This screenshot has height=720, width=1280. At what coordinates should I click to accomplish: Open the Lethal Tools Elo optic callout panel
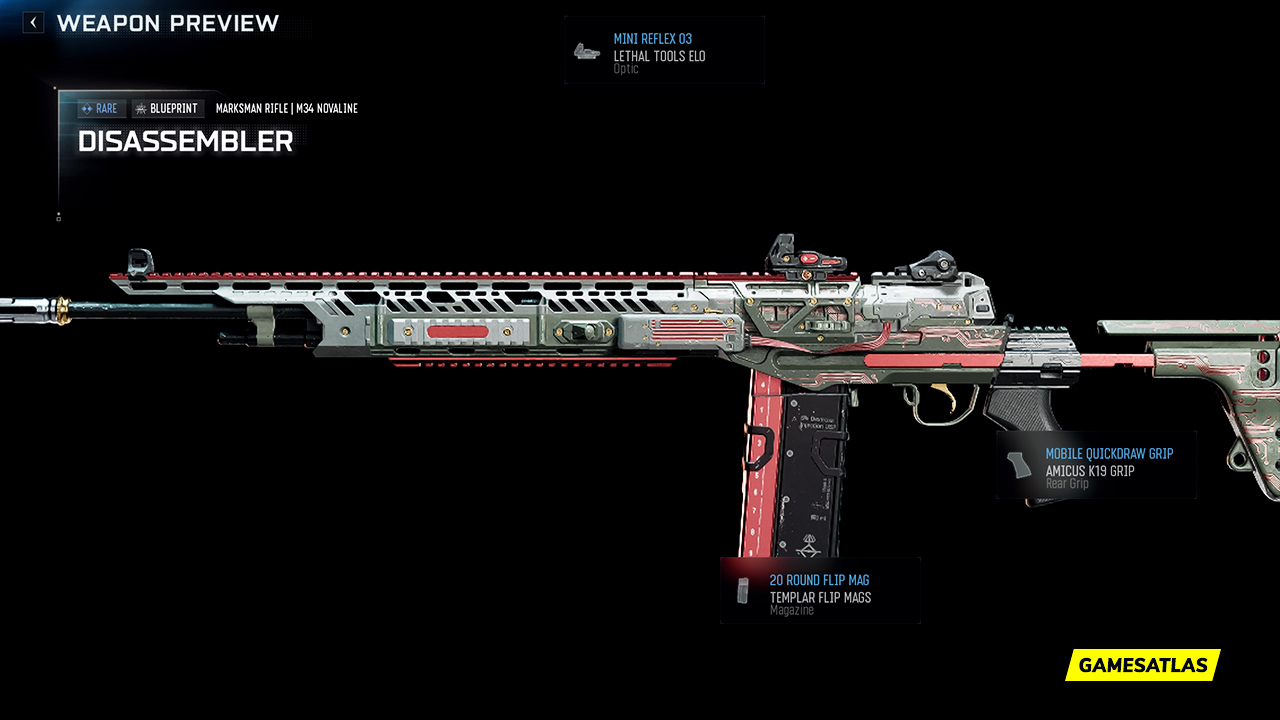click(x=664, y=49)
